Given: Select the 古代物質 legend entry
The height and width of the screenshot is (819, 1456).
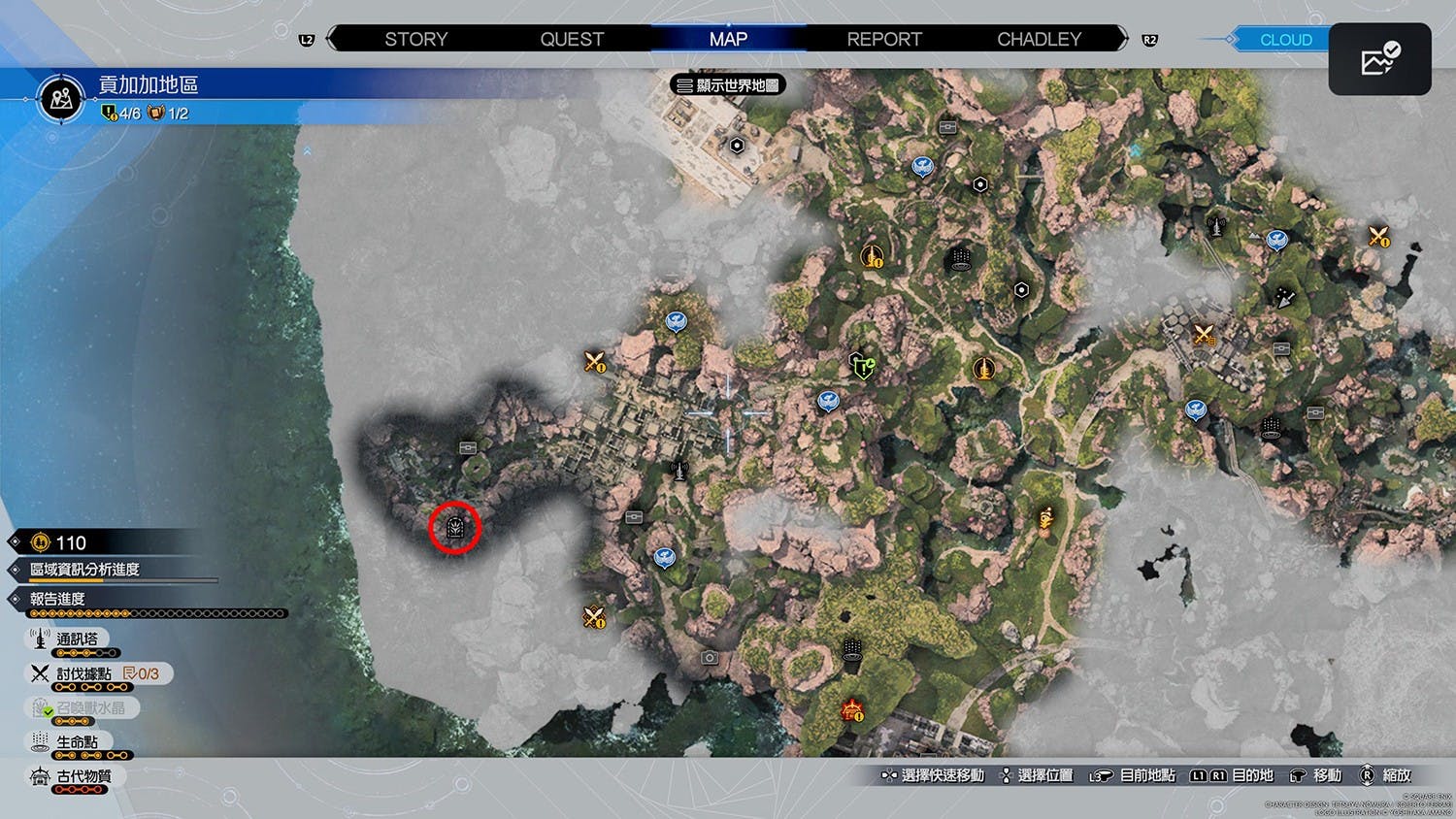Looking at the screenshot, I should (x=83, y=776).
